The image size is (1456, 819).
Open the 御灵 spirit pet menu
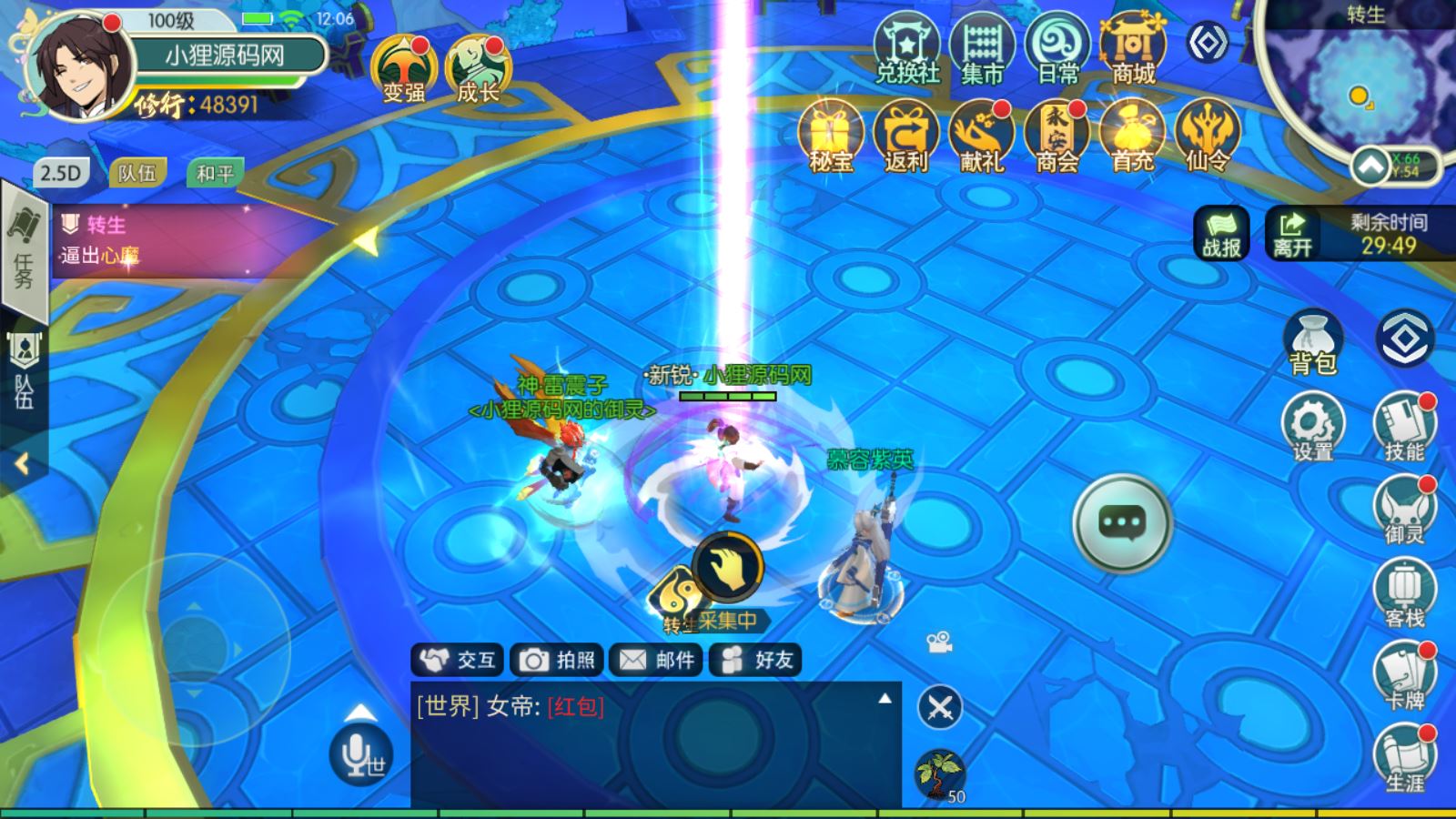point(1404,509)
